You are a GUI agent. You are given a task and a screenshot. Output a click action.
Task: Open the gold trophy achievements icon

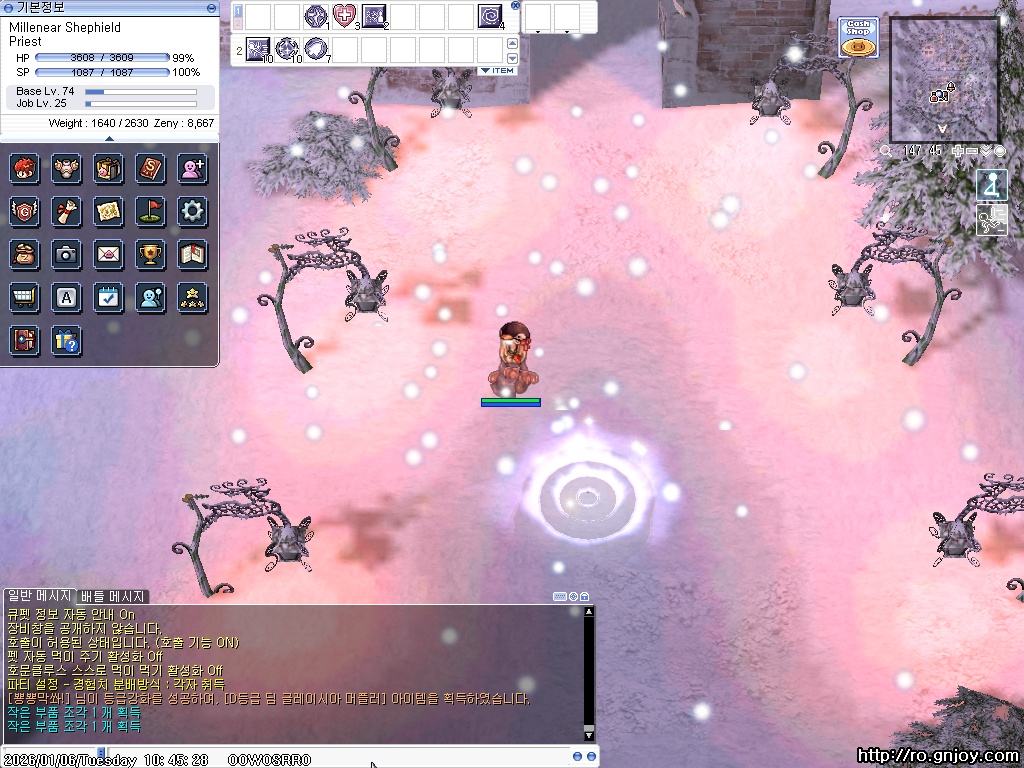150,254
